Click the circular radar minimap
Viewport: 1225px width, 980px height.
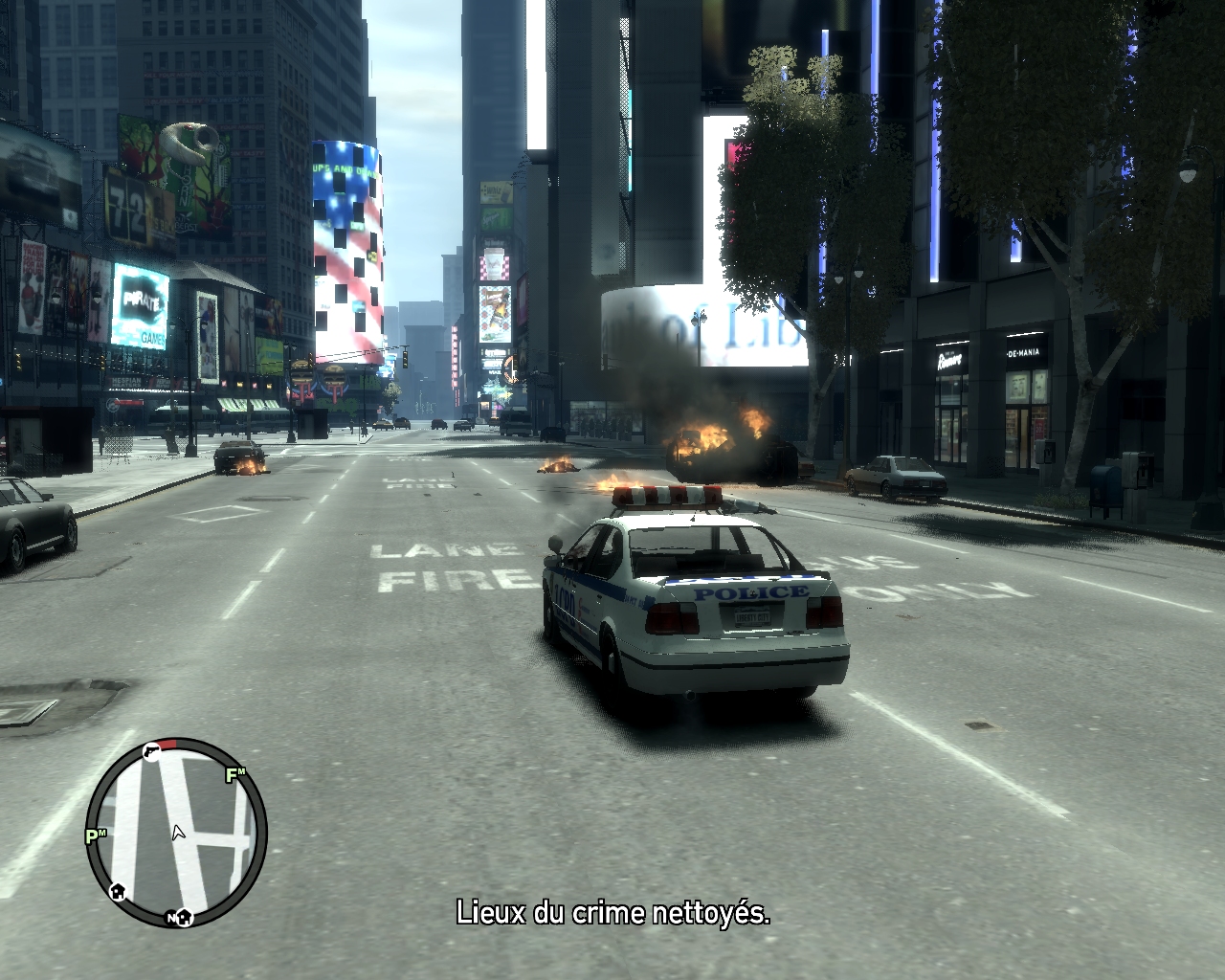175,831
